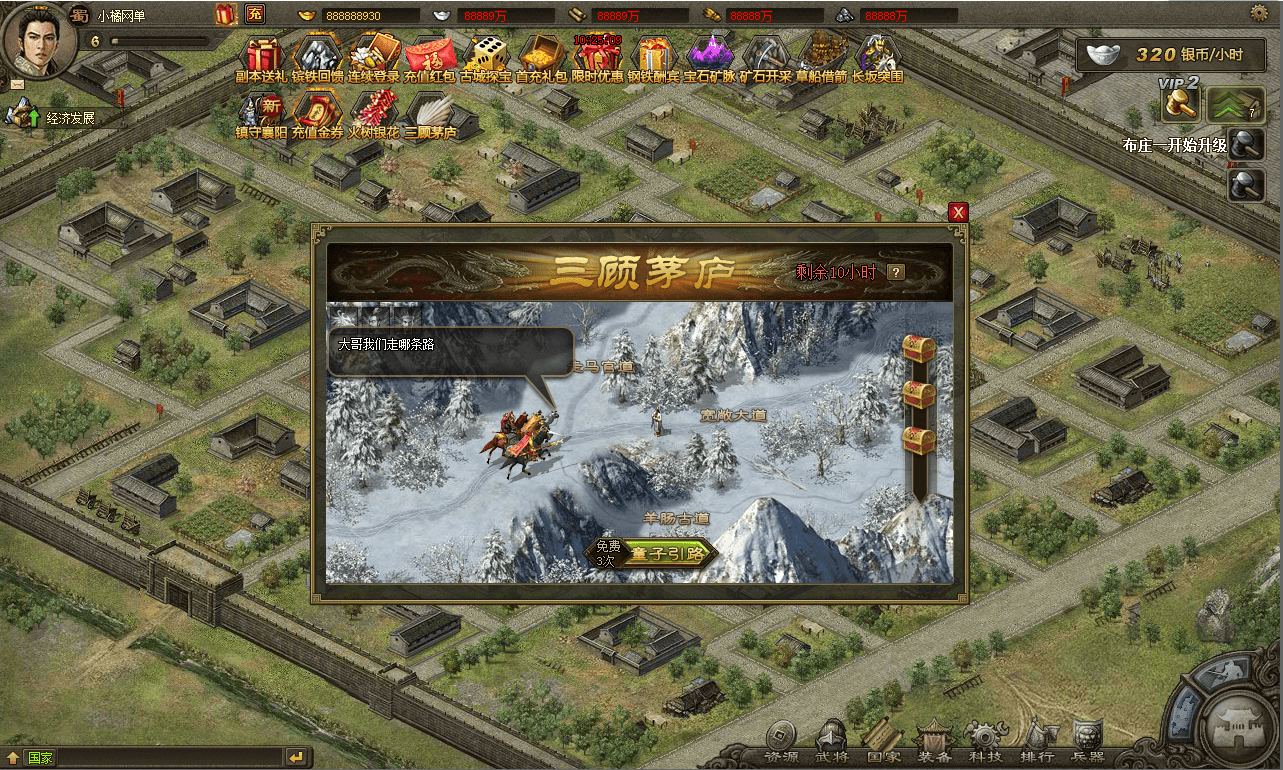This screenshot has height=770, width=1283.
Task: Open the 副本送礼 gift event
Action: 262,57
